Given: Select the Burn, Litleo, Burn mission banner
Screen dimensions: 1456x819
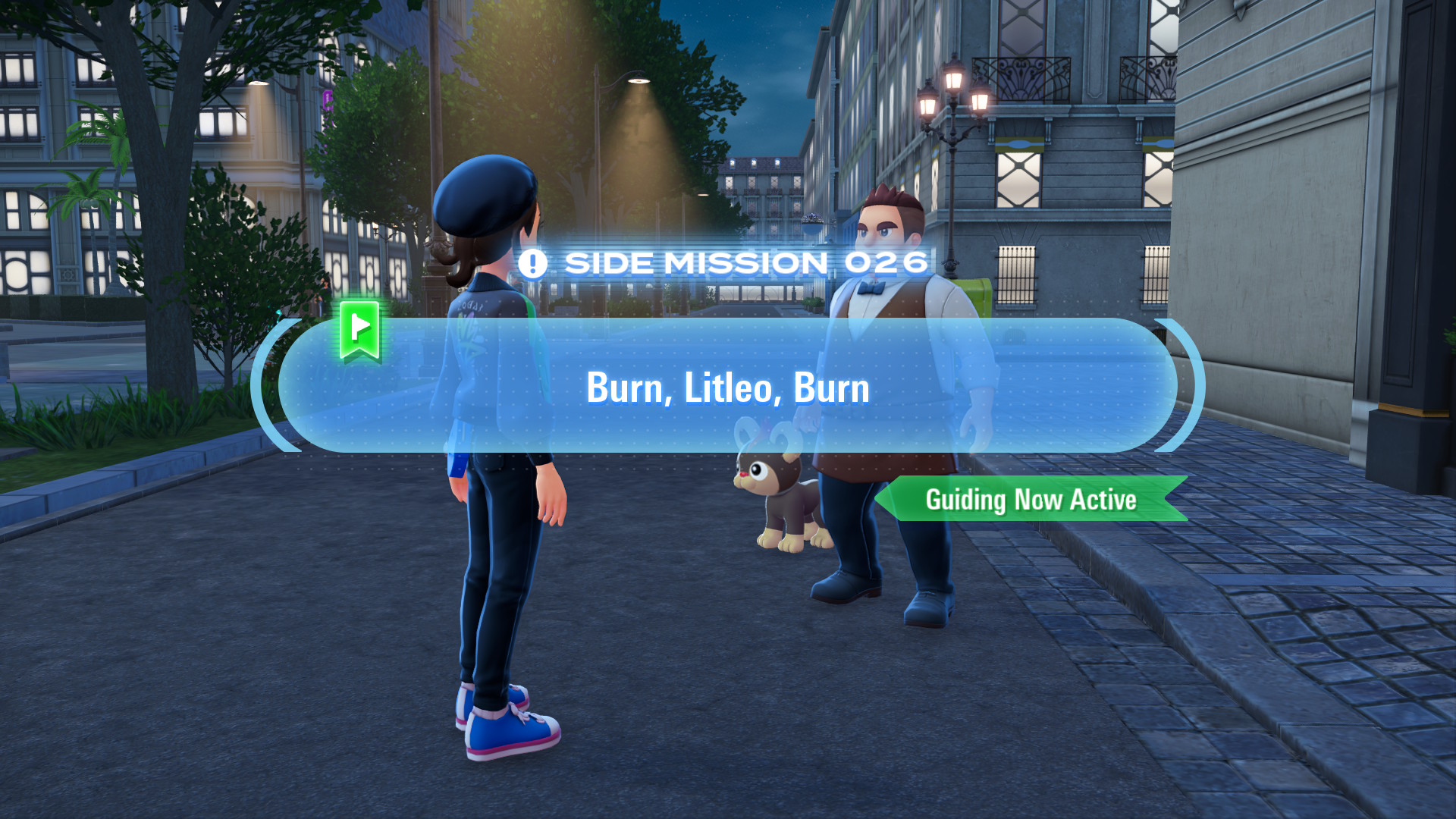Looking at the screenshot, I should (x=727, y=387).
